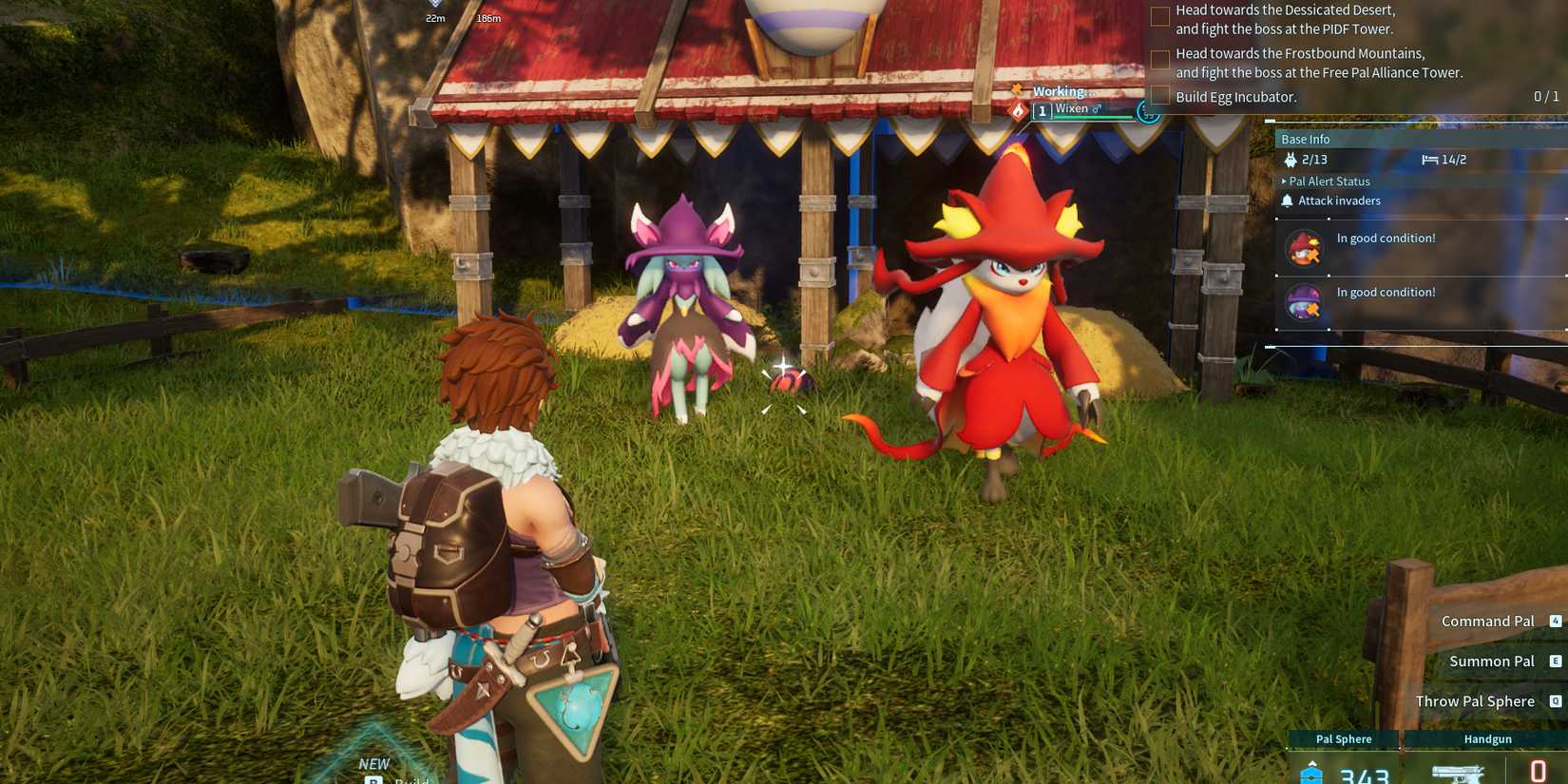Click the working status icon above Wixen
The height and width of the screenshot is (784, 1568).
[1017, 90]
